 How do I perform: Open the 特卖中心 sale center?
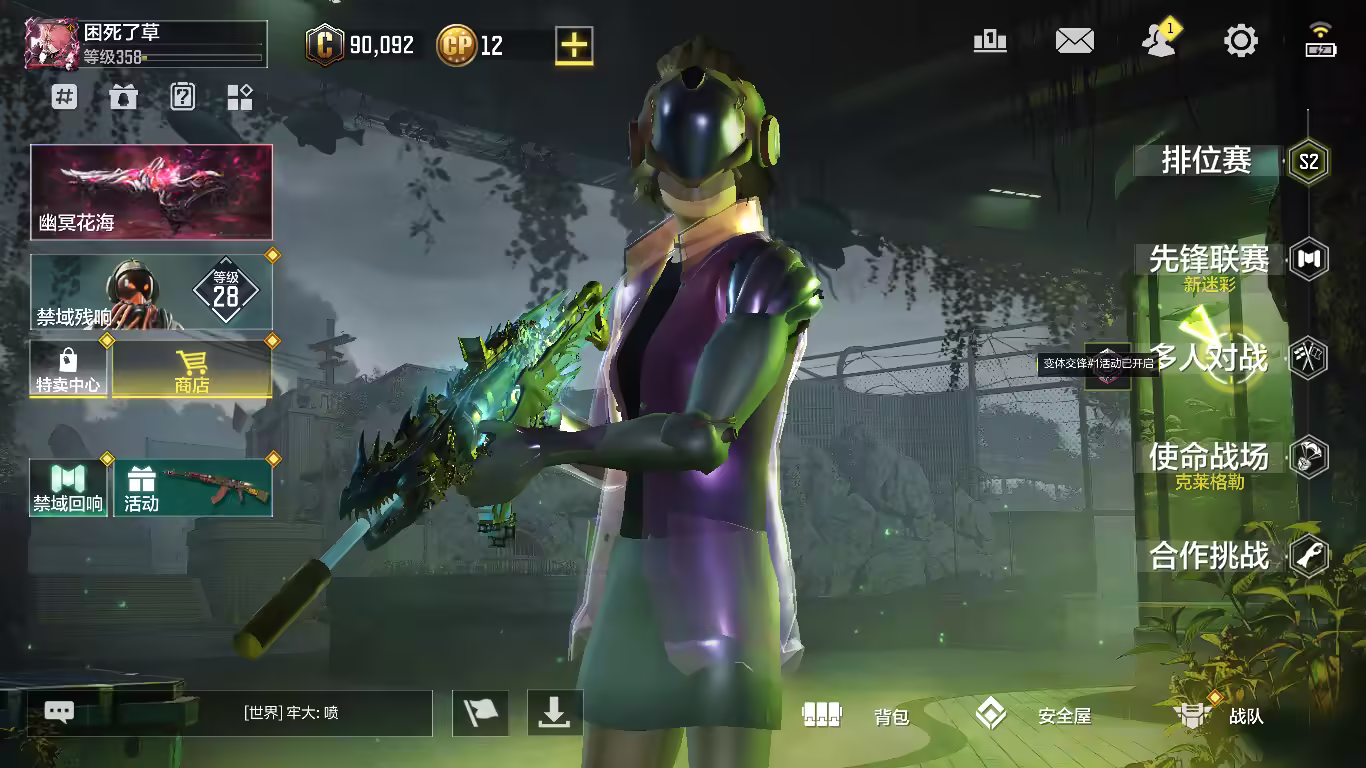pos(68,369)
